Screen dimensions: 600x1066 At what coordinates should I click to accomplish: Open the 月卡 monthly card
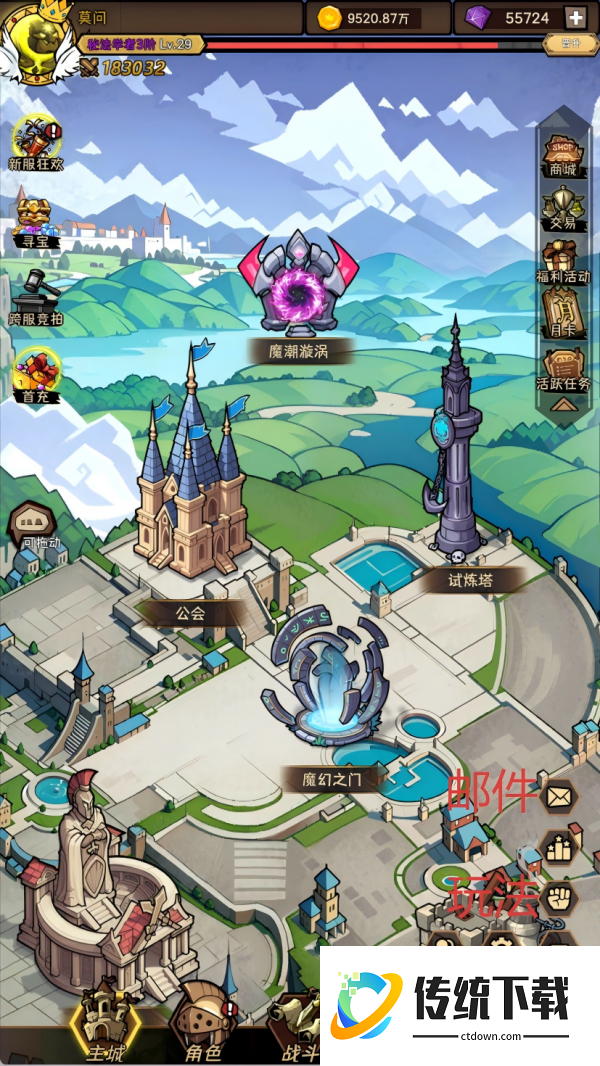coord(563,312)
